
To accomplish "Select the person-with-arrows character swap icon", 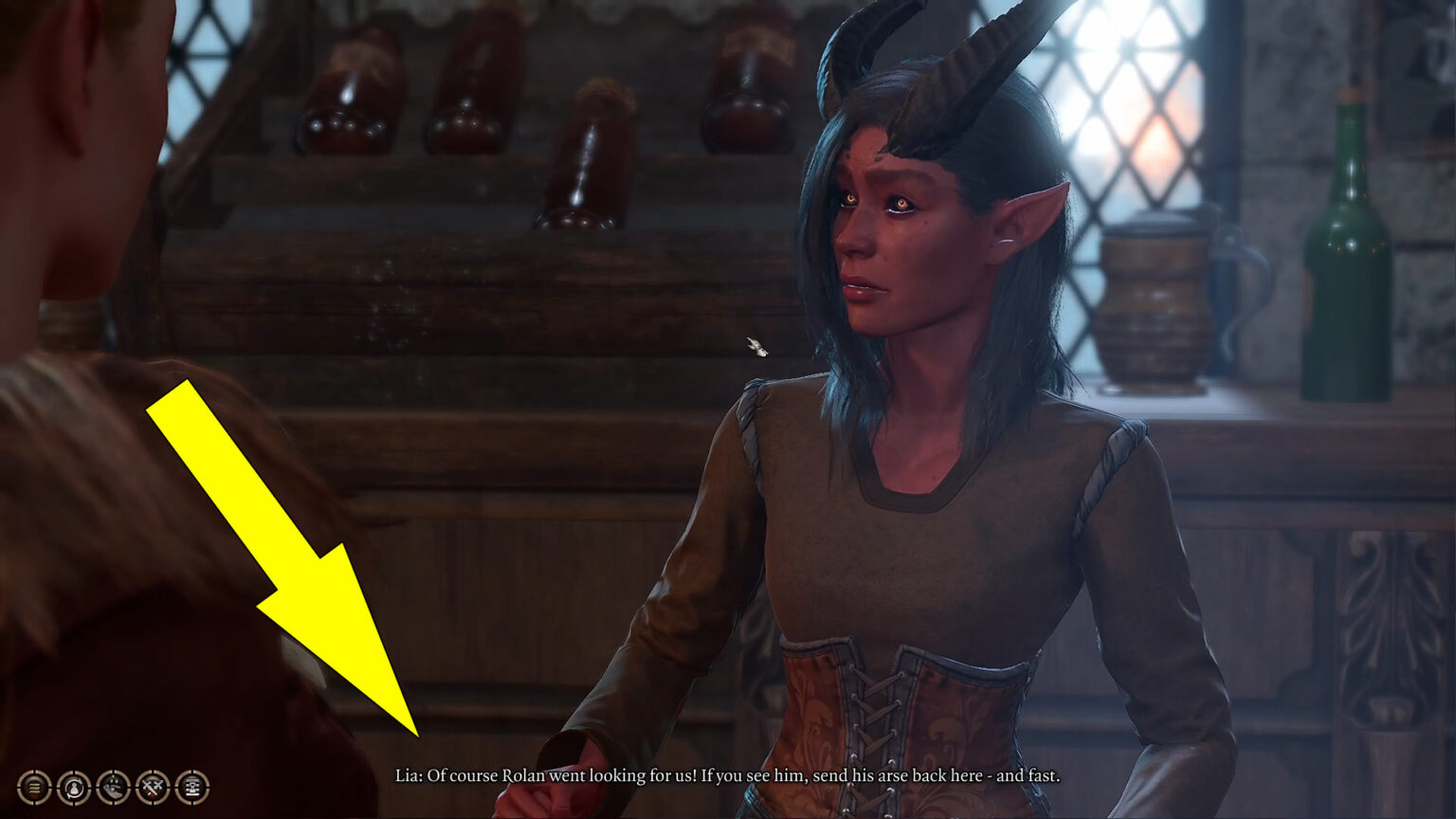I will [72, 787].
